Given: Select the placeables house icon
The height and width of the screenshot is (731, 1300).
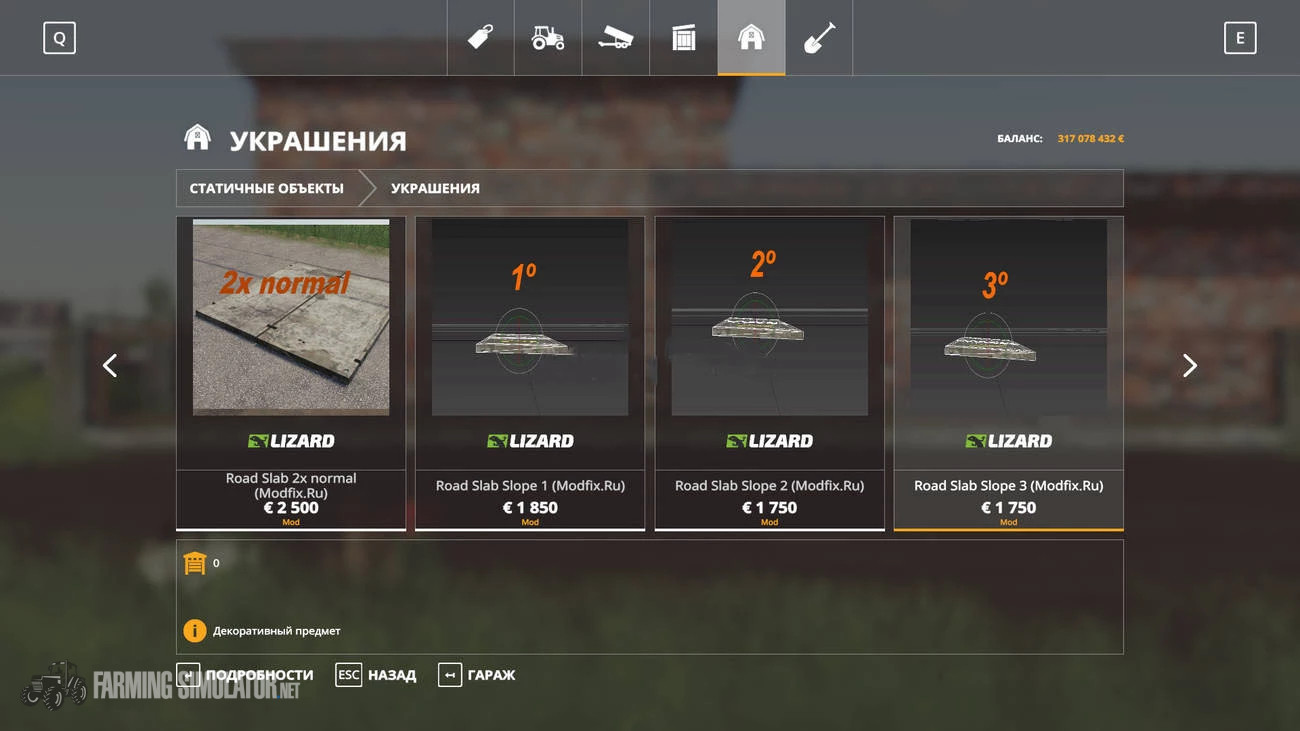Looking at the screenshot, I should point(751,37).
